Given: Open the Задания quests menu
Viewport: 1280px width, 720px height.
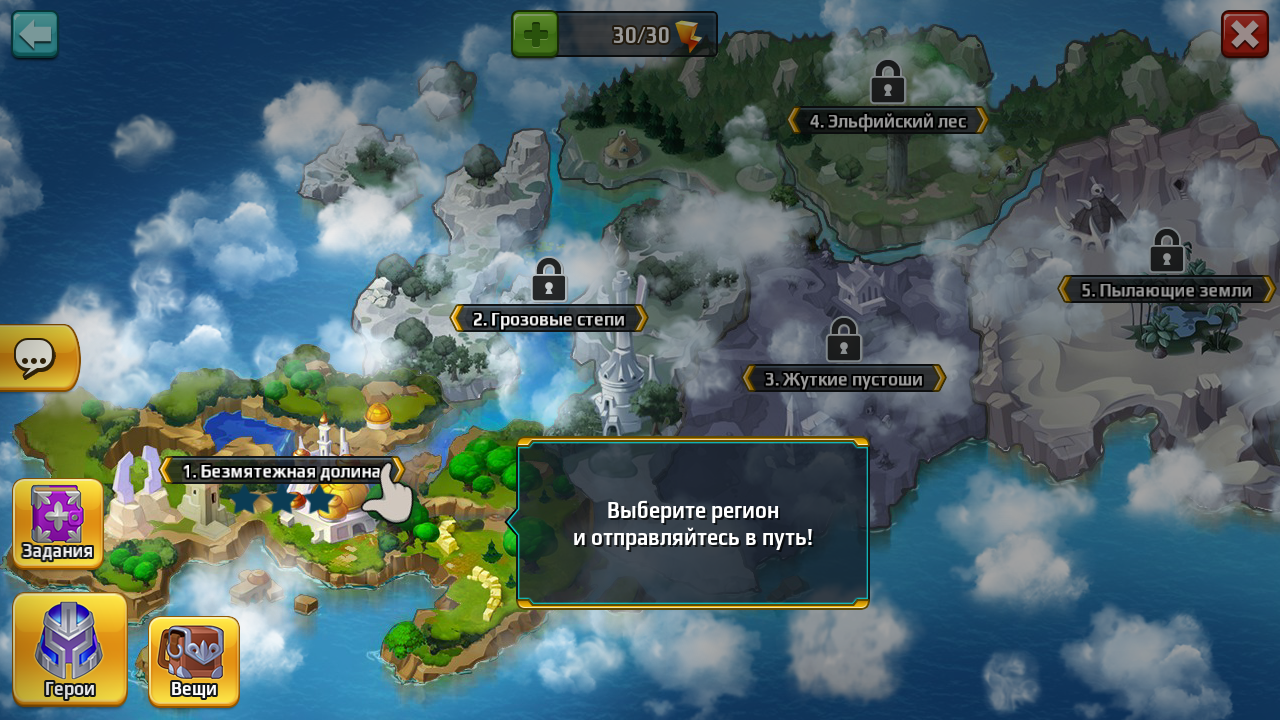Looking at the screenshot, I should click(x=58, y=523).
